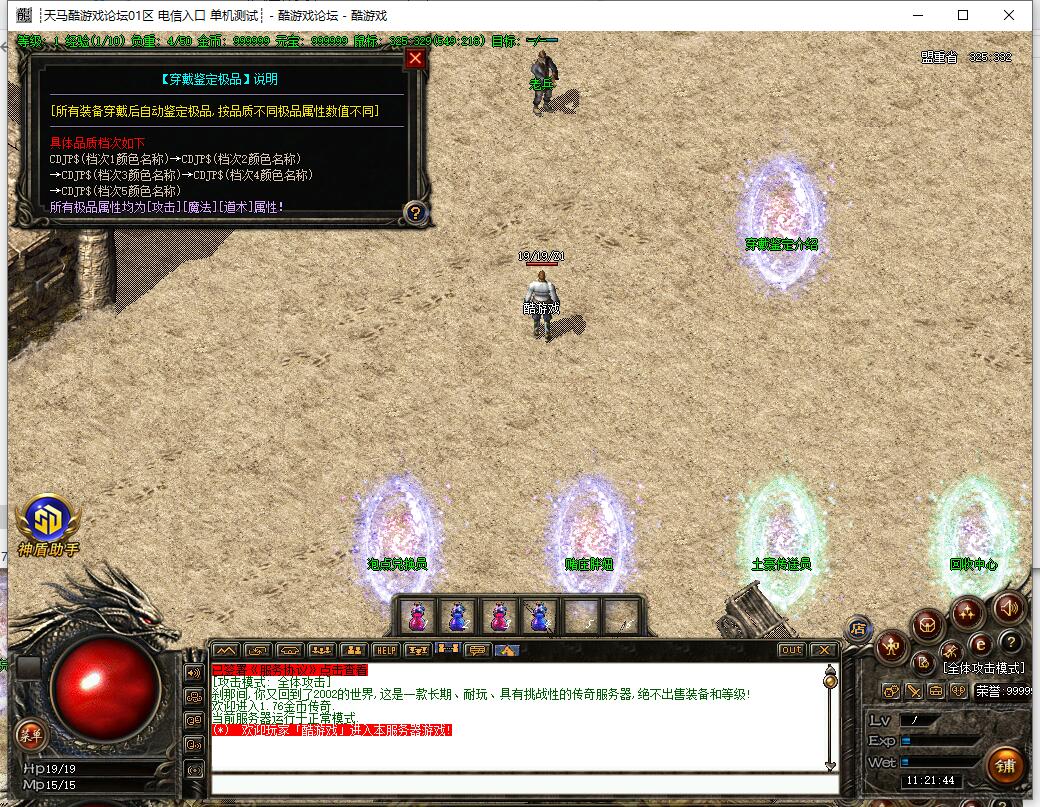This screenshot has width=1040, height=807.
Task: Open the 神盾助手 assistant
Action: (47, 522)
